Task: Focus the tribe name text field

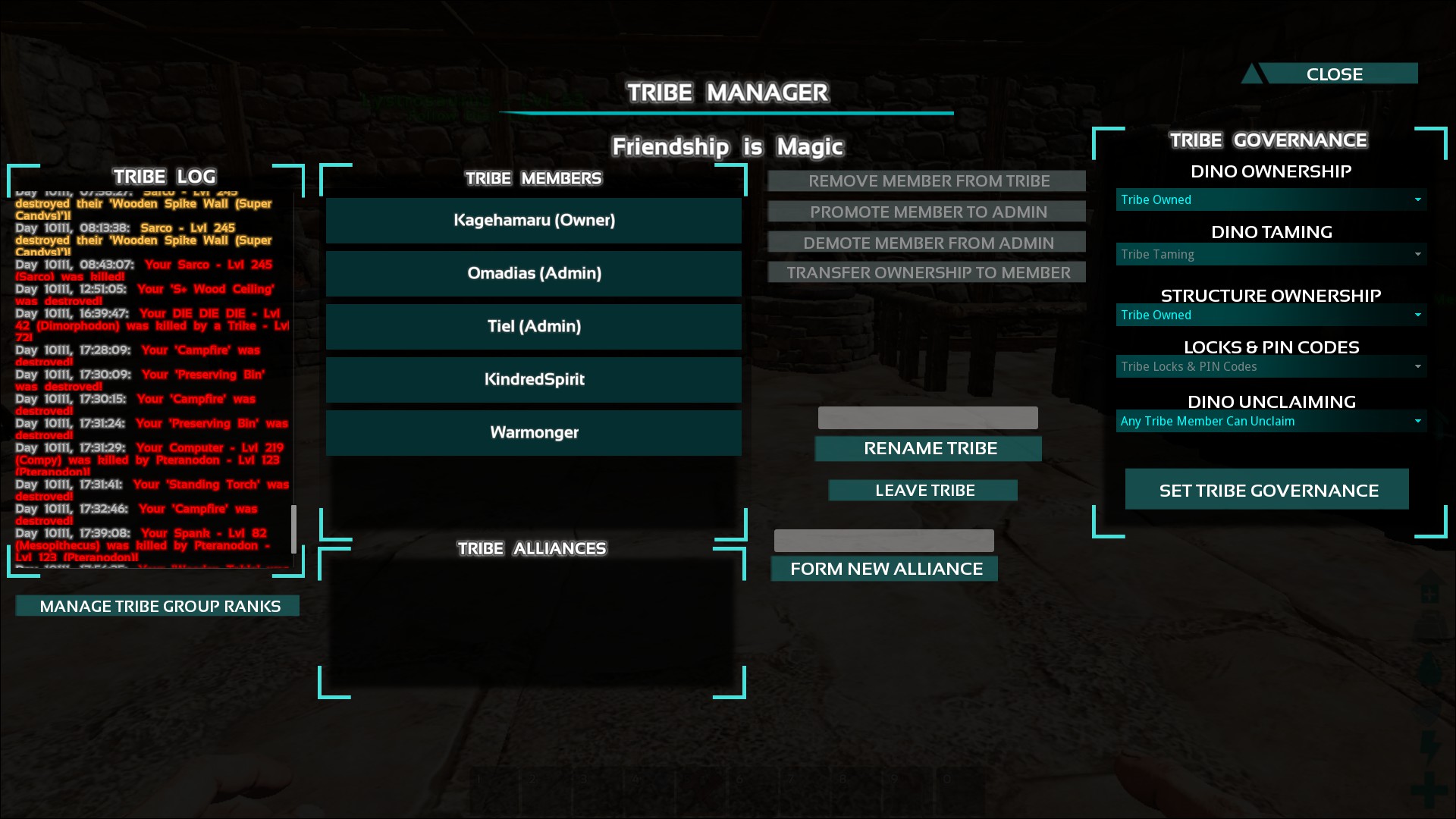Action: (x=927, y=418)
